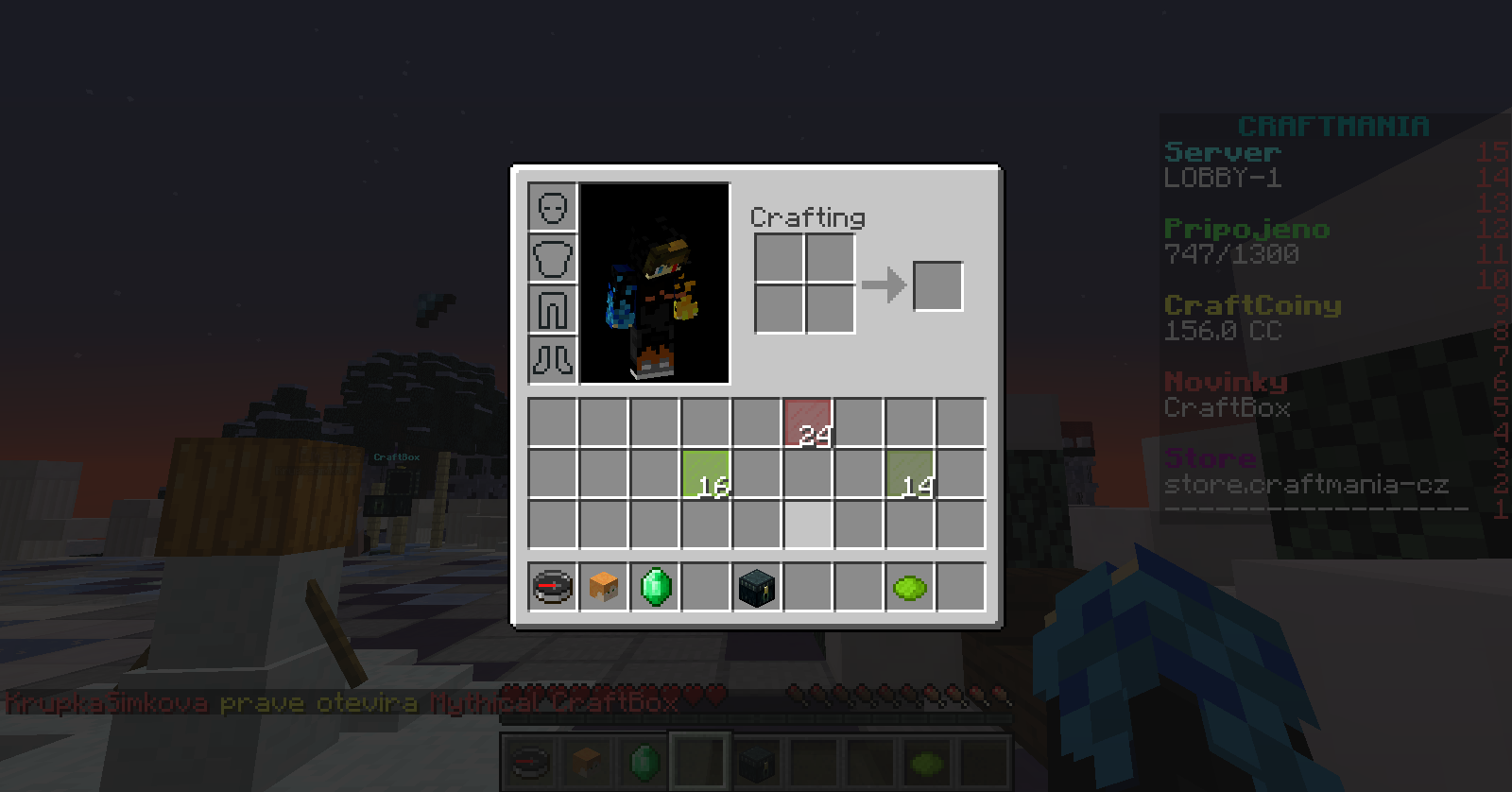Select the lime dye item
The width and height of the screenshot is (1512, 792).
(x=910, y=587)
